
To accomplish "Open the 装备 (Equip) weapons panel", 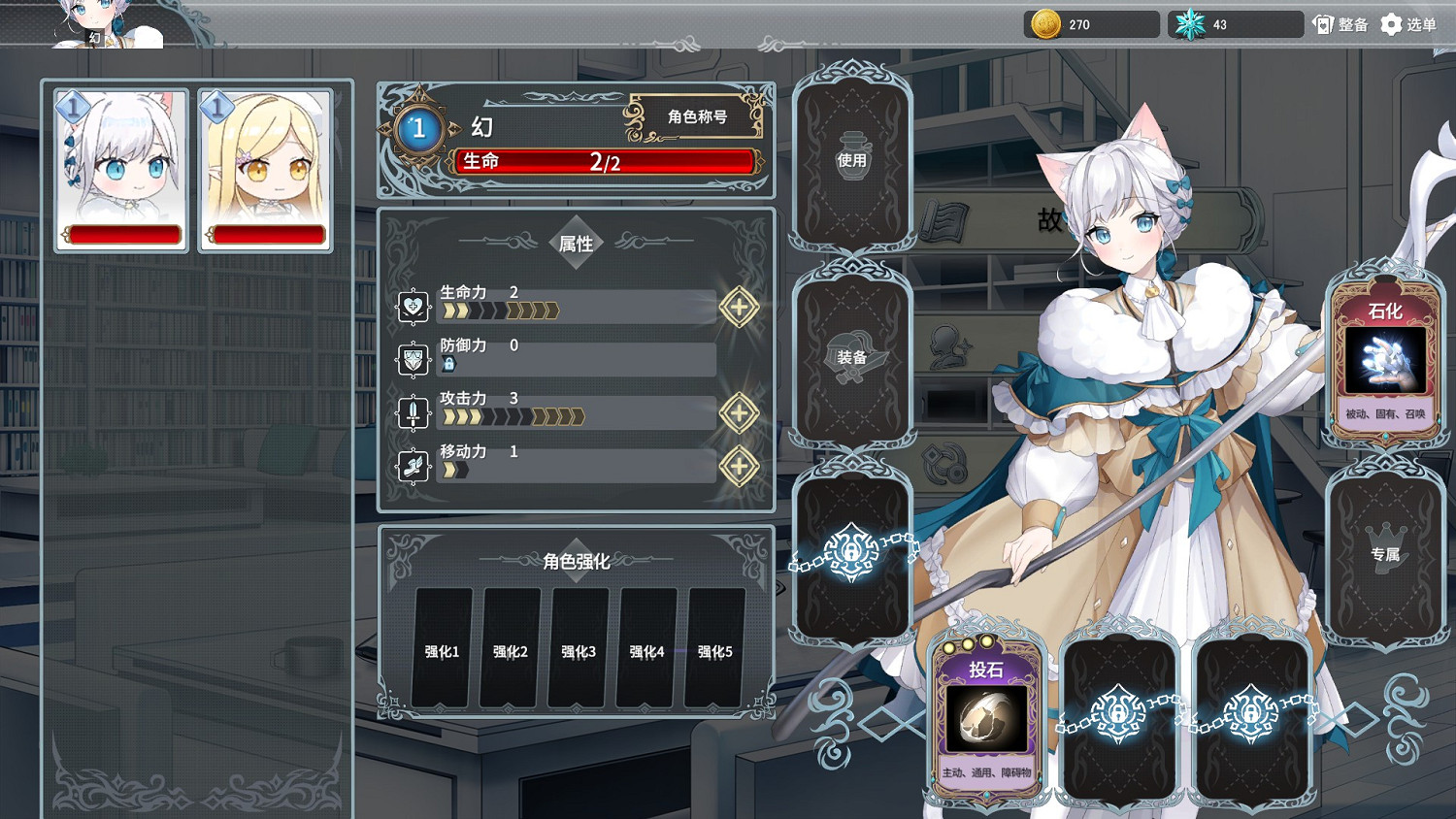I will (852, 359).
